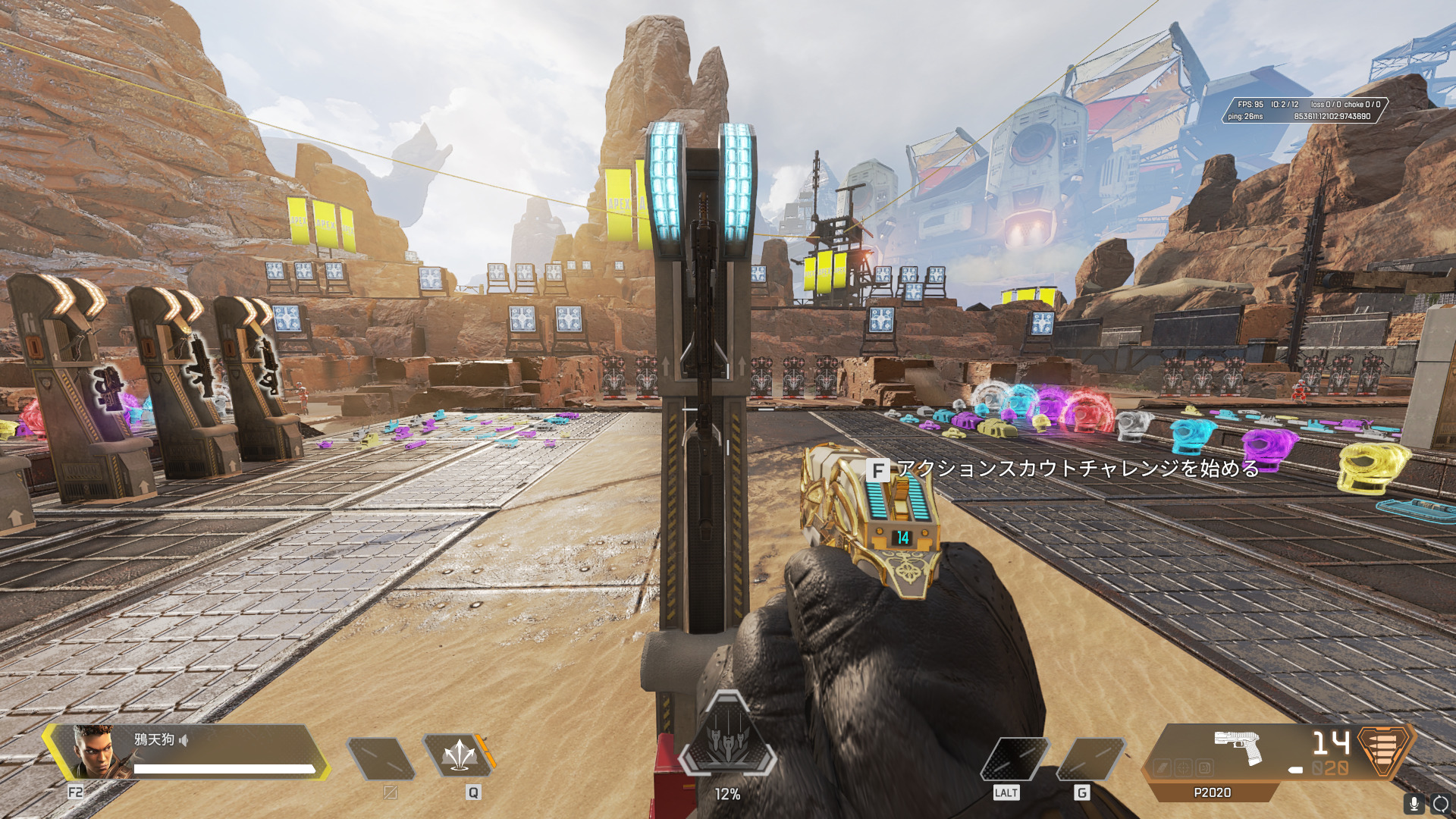The height and width of the screenshot is (819, 1456).
Task: Click the orange light ammo type icon
Action: click(1384, 749)
